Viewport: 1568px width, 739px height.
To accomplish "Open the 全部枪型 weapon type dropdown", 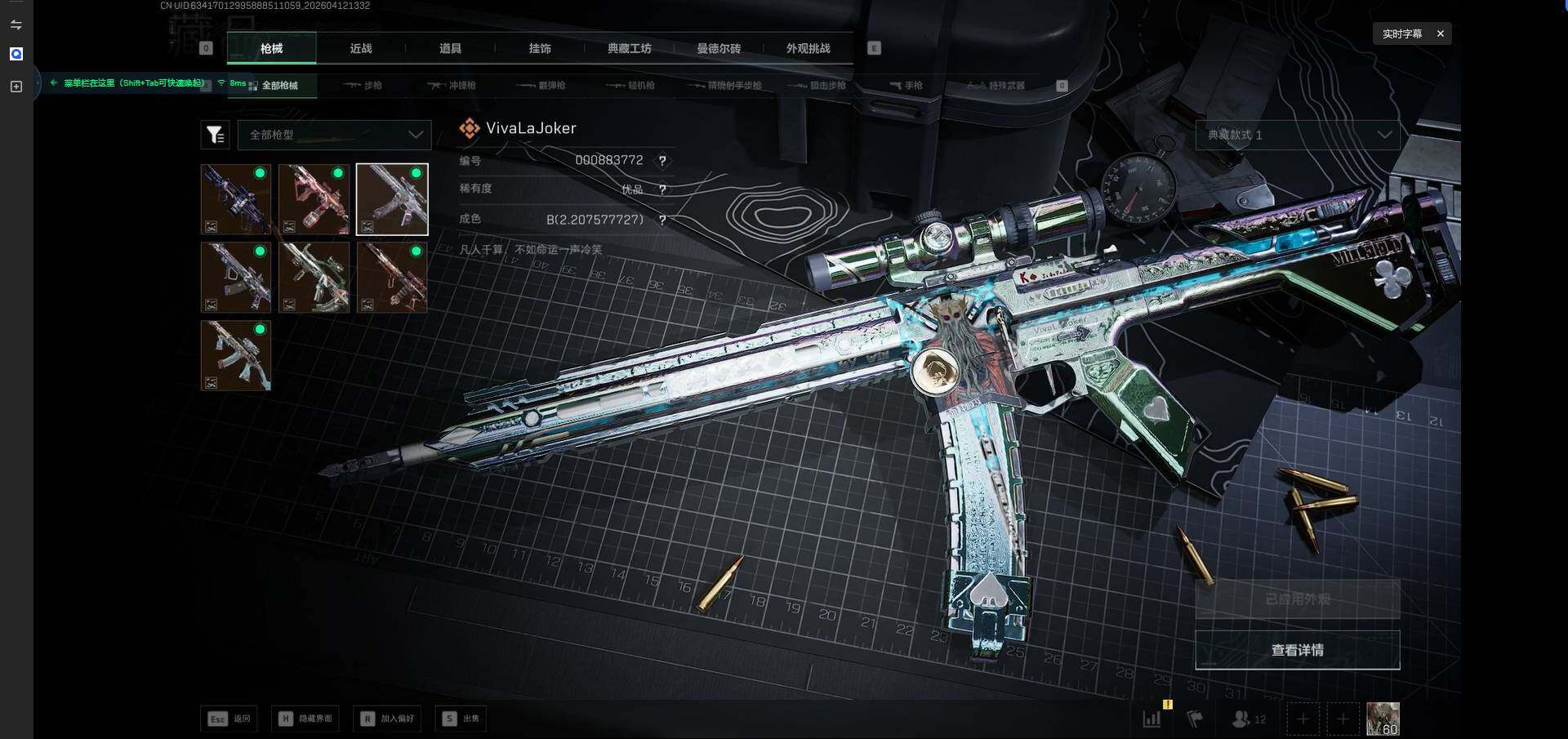I will (335, 135).
